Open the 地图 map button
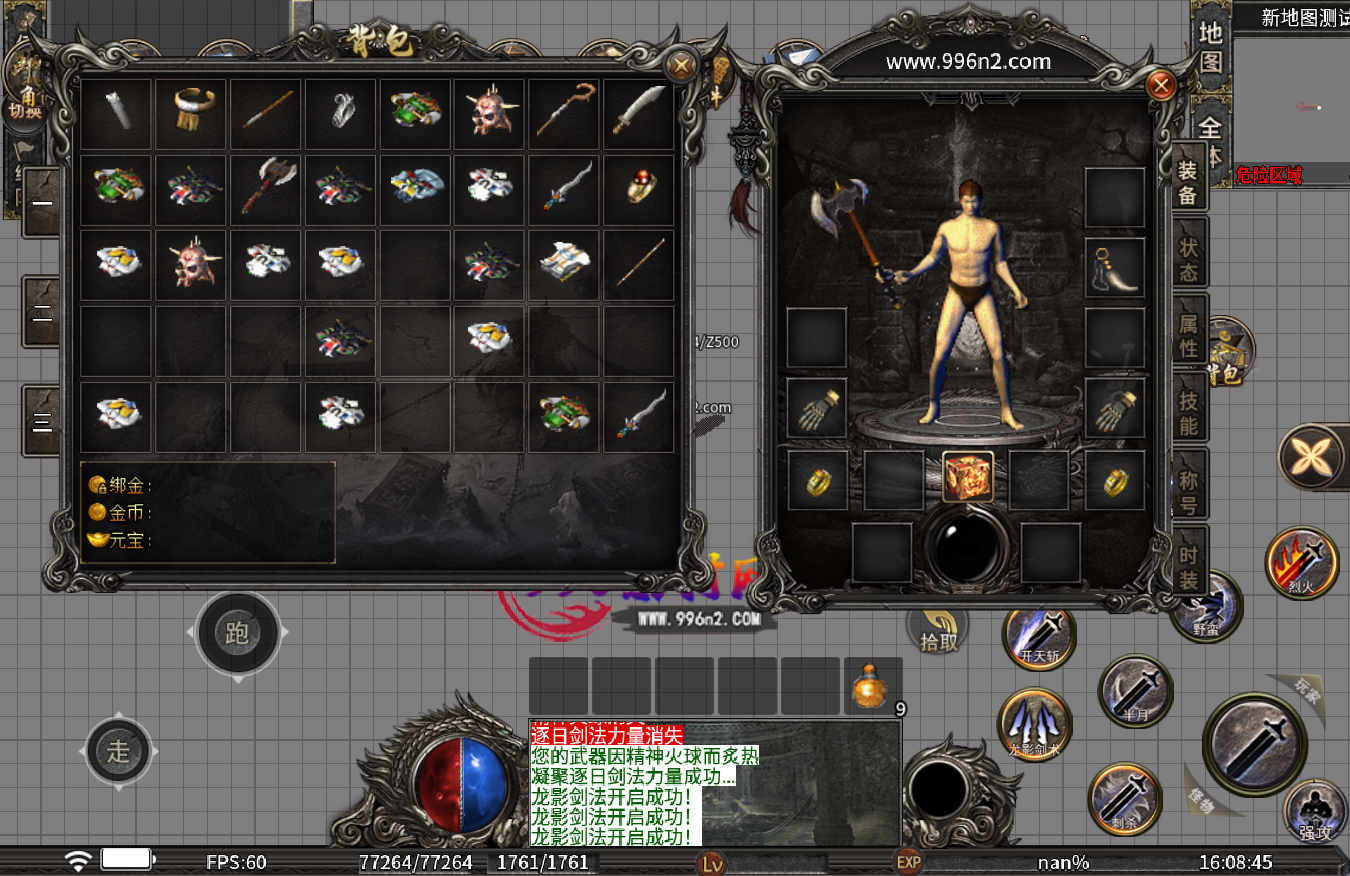The height and width of the screenshot is (876, 1350). (1210, 47)
